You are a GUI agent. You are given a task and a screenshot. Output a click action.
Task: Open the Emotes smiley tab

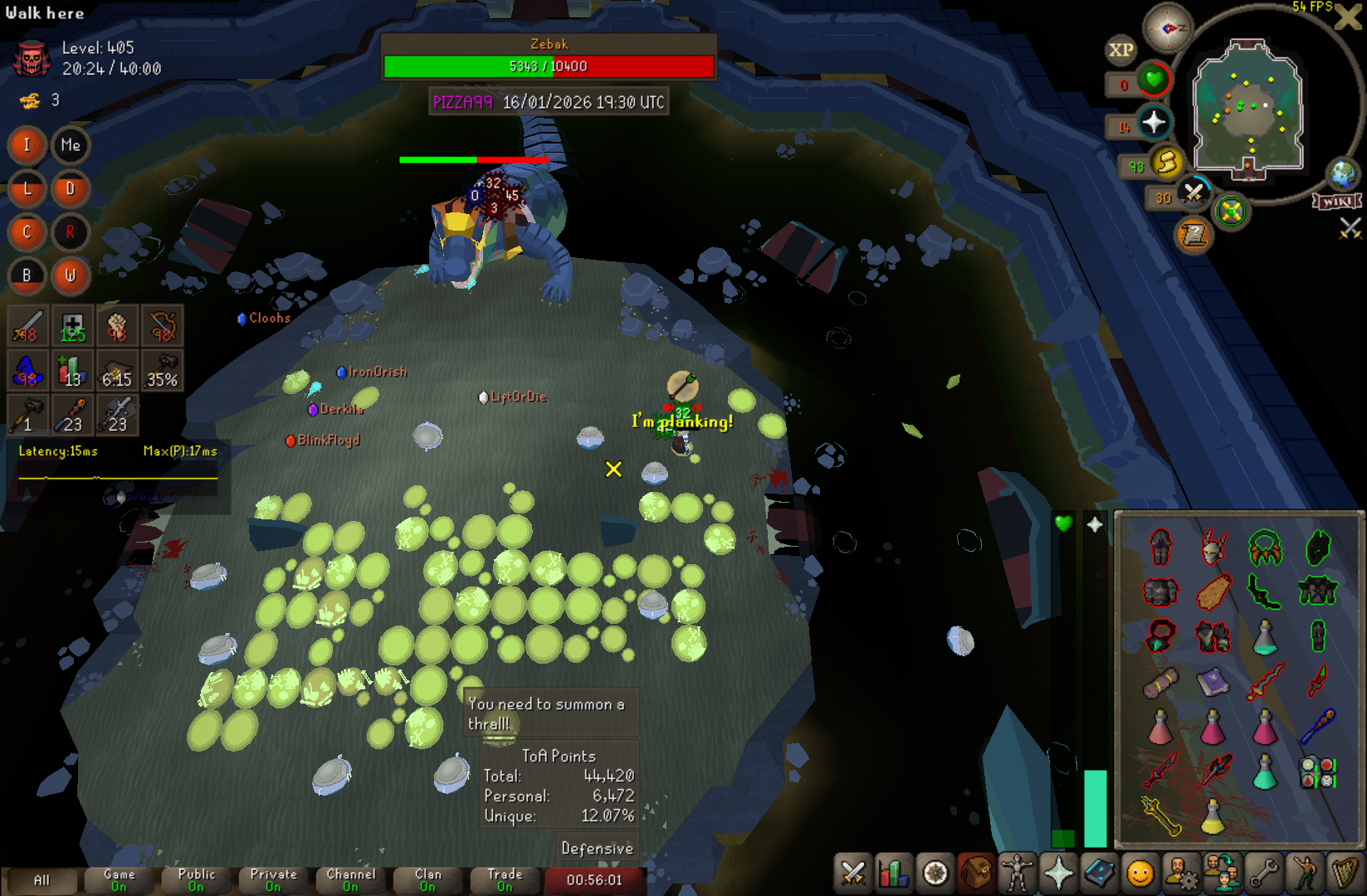(1140, 874)
